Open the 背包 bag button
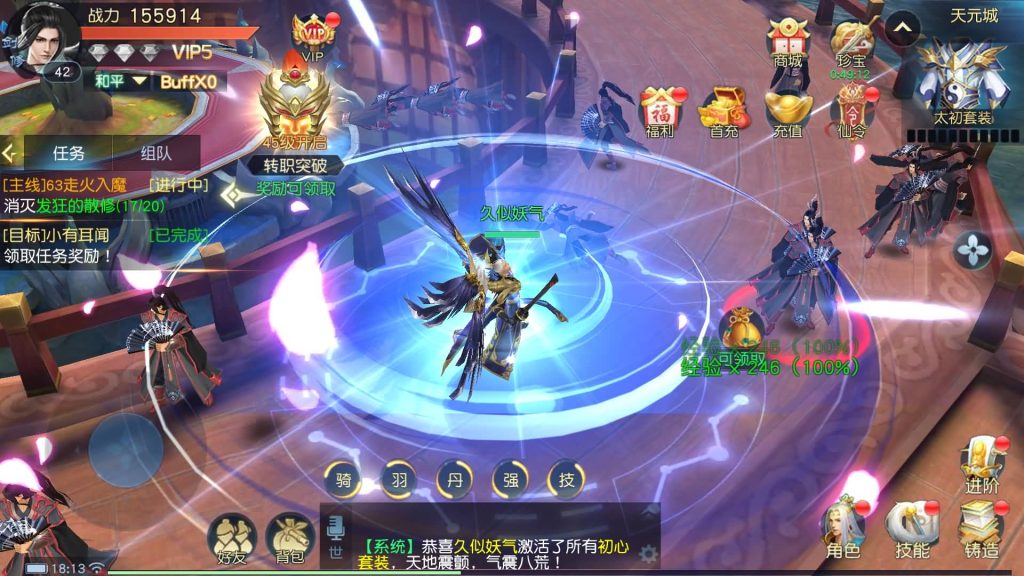This screenshot has width=1024, height=576. pyautogui.click(x=291, y=541)
